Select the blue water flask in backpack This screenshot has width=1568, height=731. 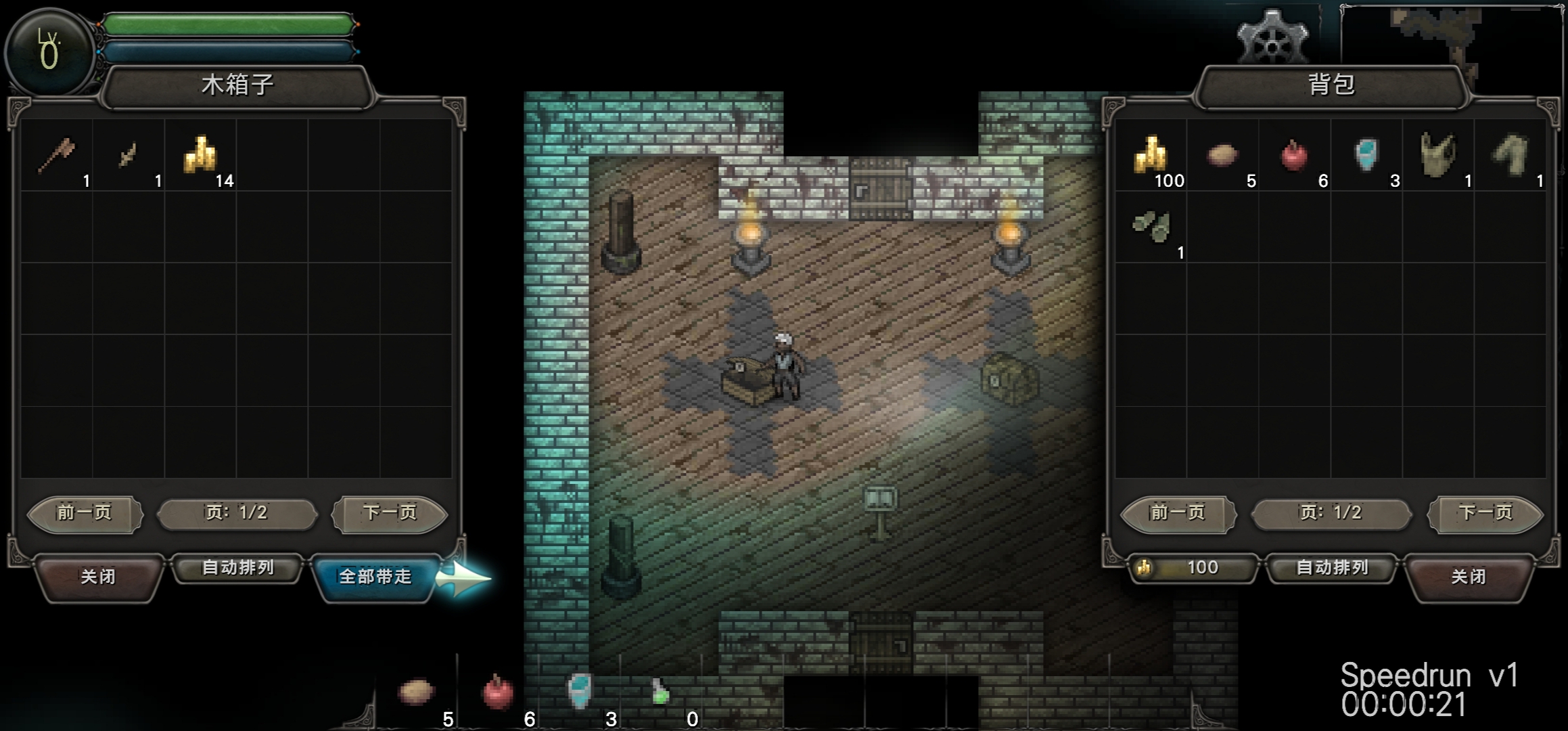tap(1366, 156)
